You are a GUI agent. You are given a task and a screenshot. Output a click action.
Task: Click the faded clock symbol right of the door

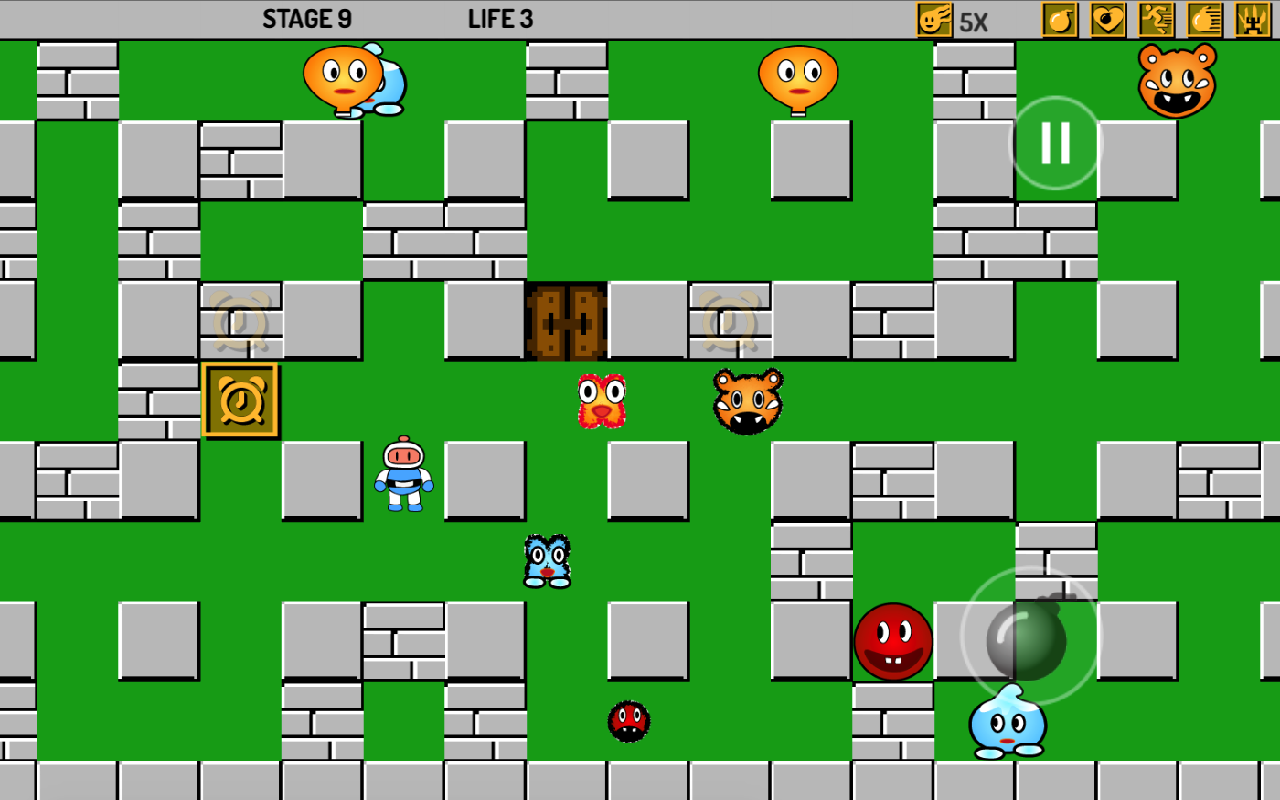click(x=730, y=320)
